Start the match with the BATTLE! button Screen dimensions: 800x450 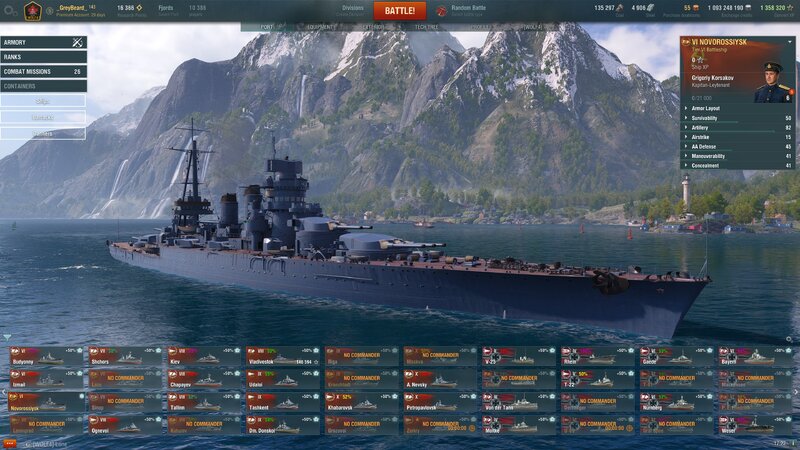[399, 10]
